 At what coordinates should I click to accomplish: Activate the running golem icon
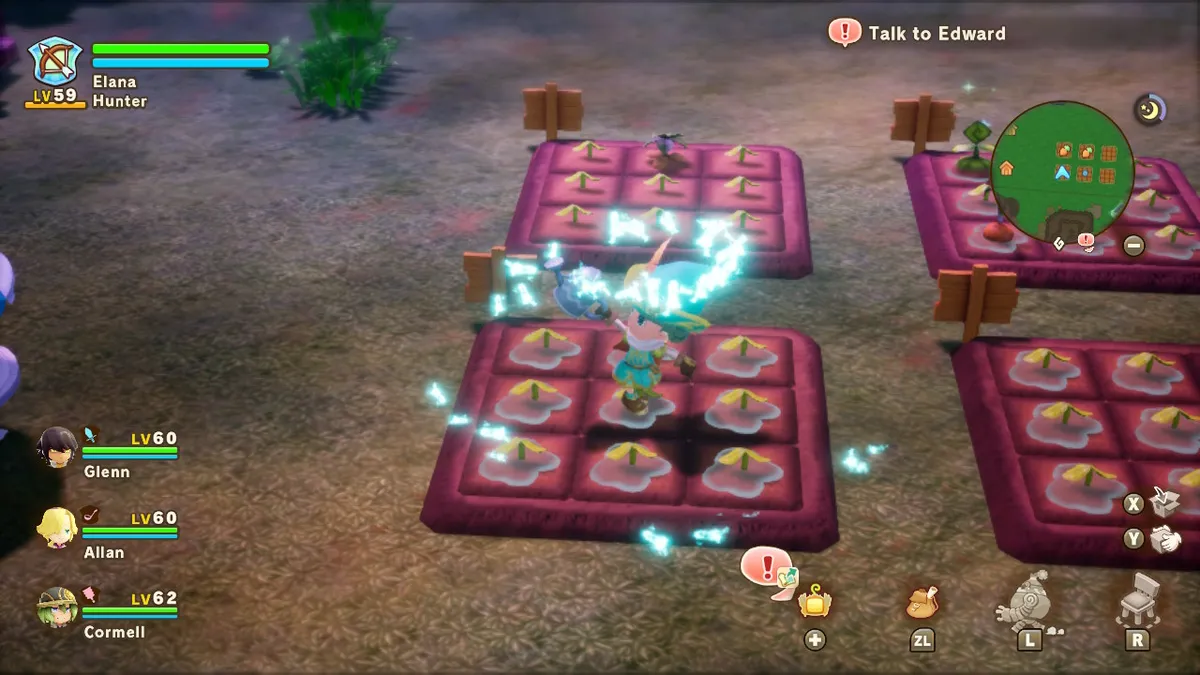[1028, 600]
